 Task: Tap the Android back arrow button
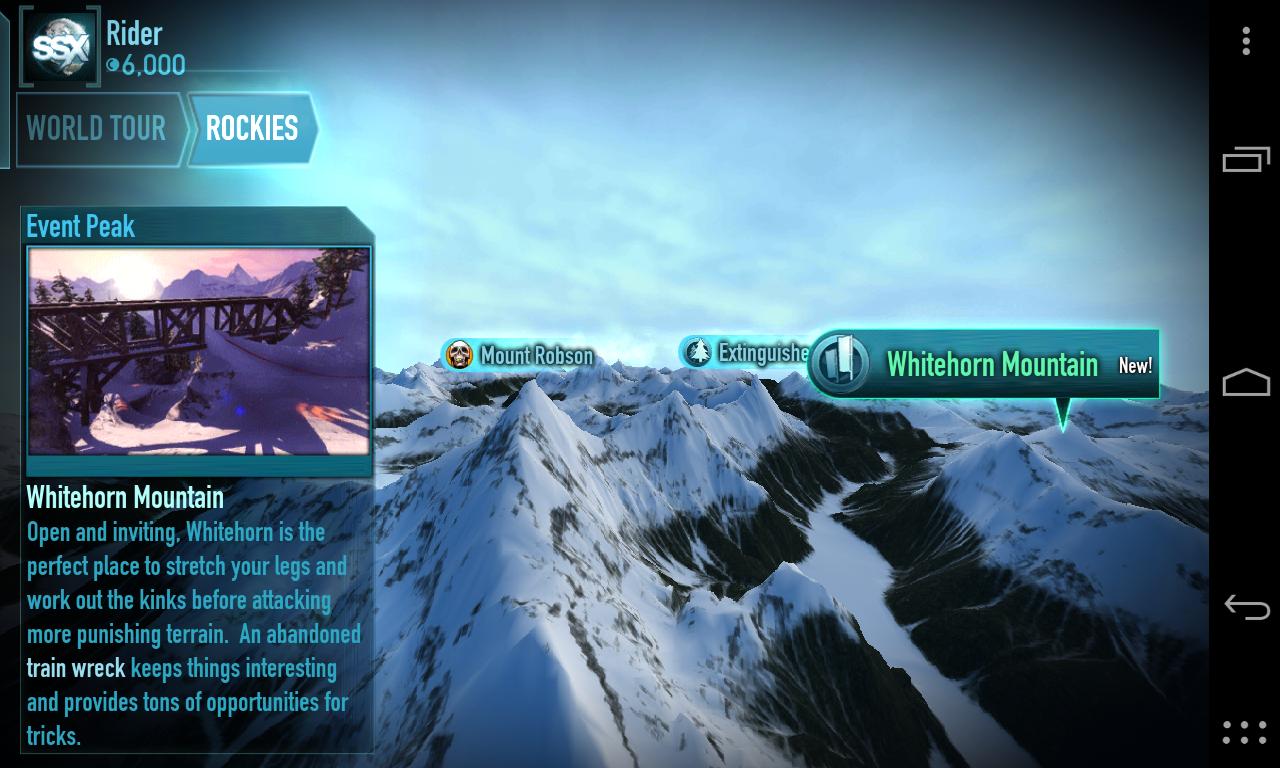(x=1245, y=607)
